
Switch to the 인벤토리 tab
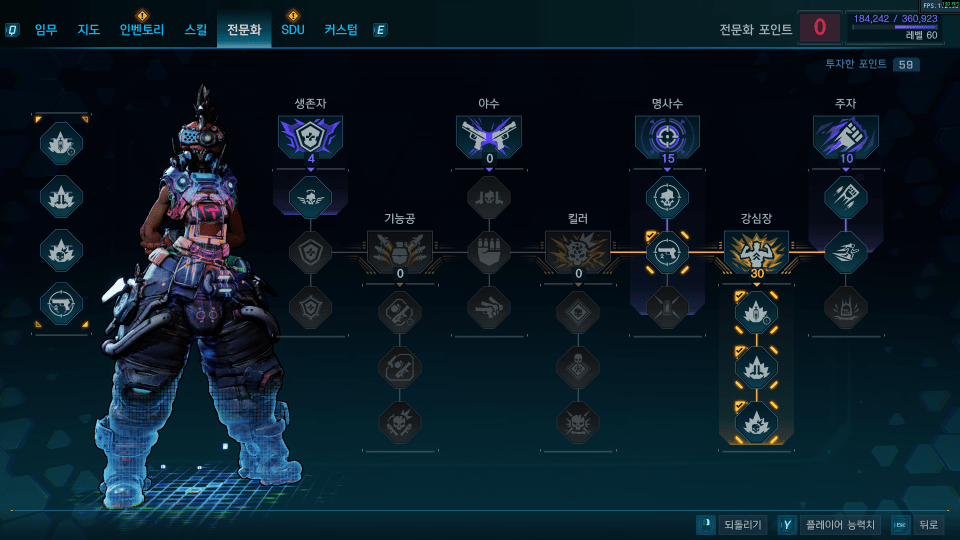point(141,30)
